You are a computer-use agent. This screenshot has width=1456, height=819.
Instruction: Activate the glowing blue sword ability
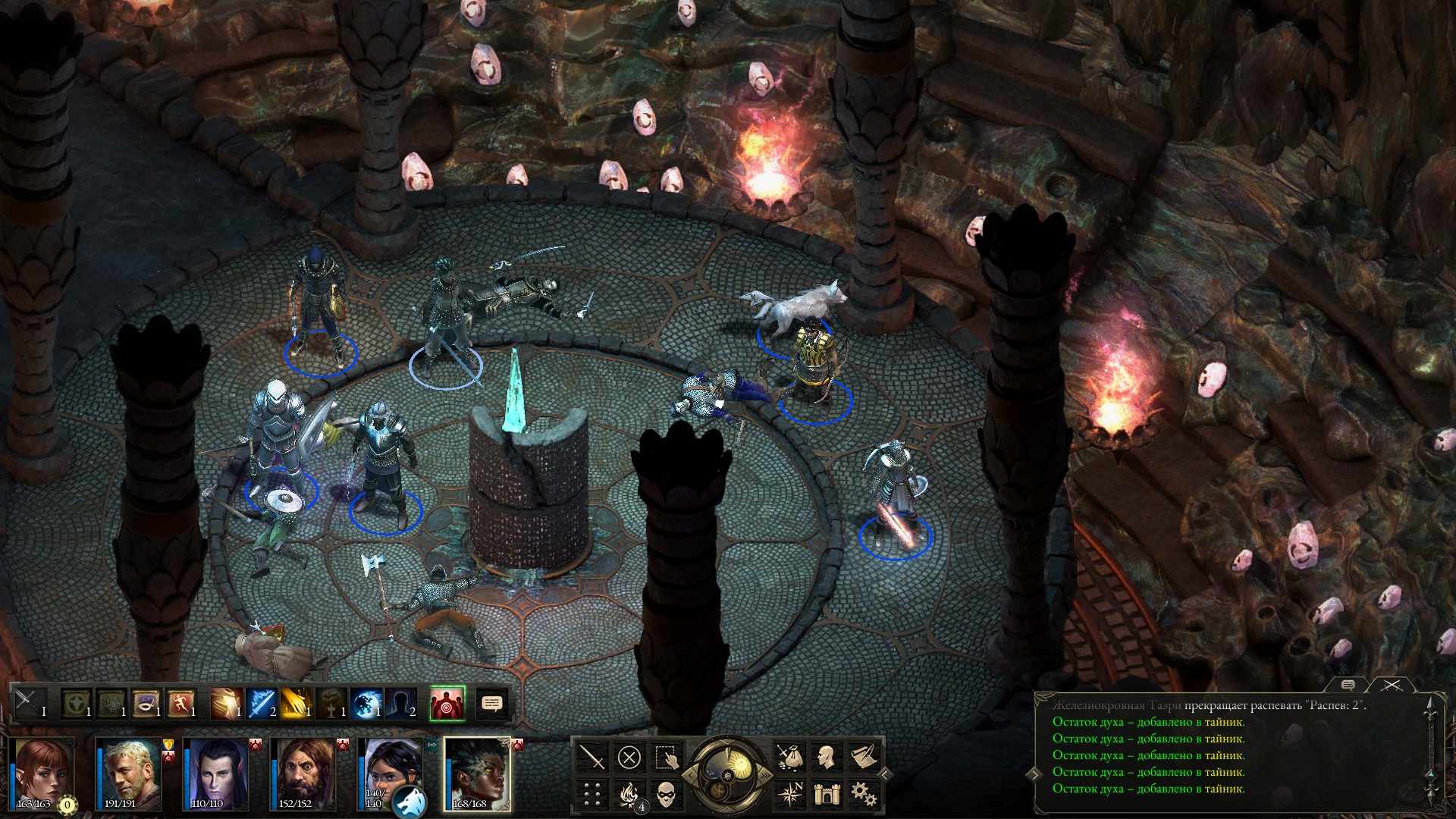coord(262,703)
